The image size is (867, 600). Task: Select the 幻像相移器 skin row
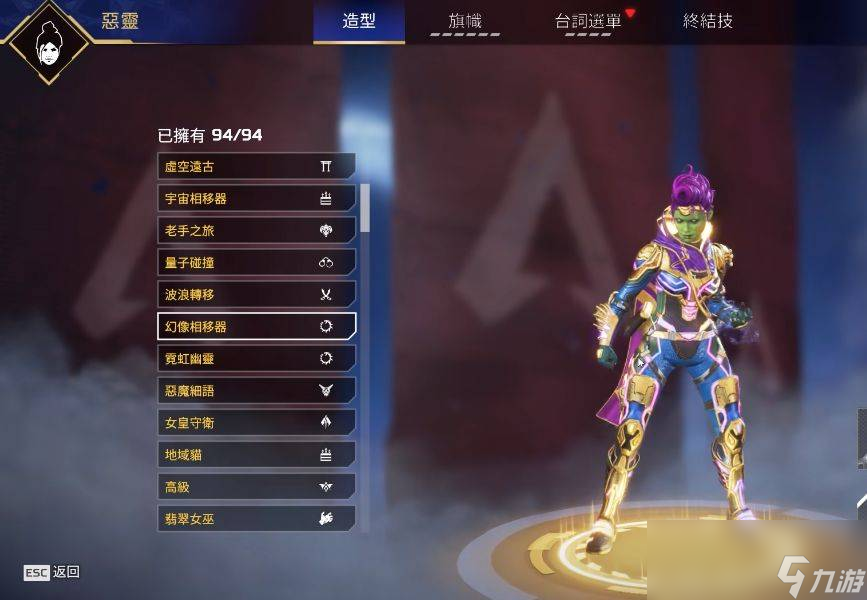pos(256,326)
